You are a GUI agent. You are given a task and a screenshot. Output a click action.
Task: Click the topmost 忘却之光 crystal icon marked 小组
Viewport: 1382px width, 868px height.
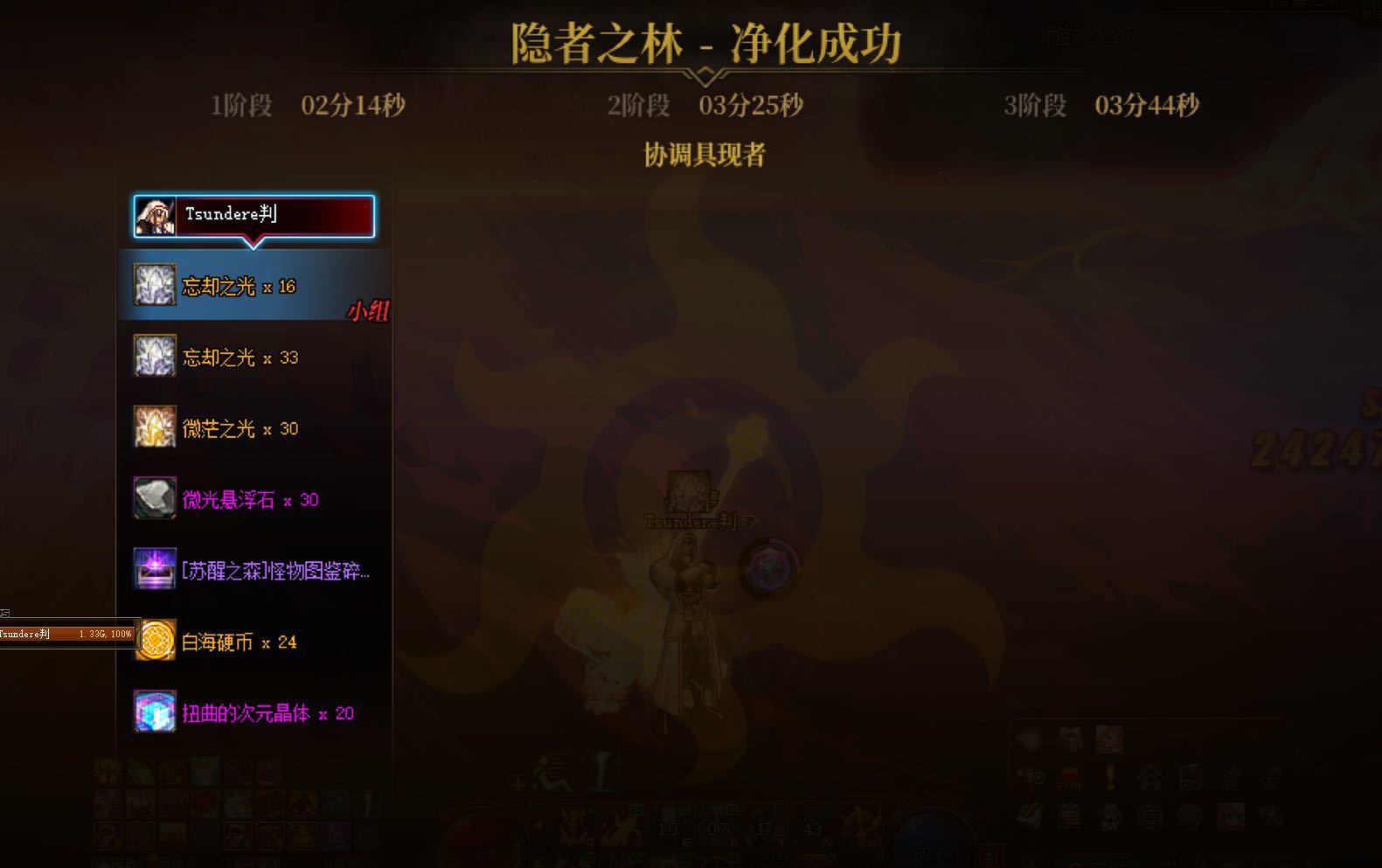[154, 285]
